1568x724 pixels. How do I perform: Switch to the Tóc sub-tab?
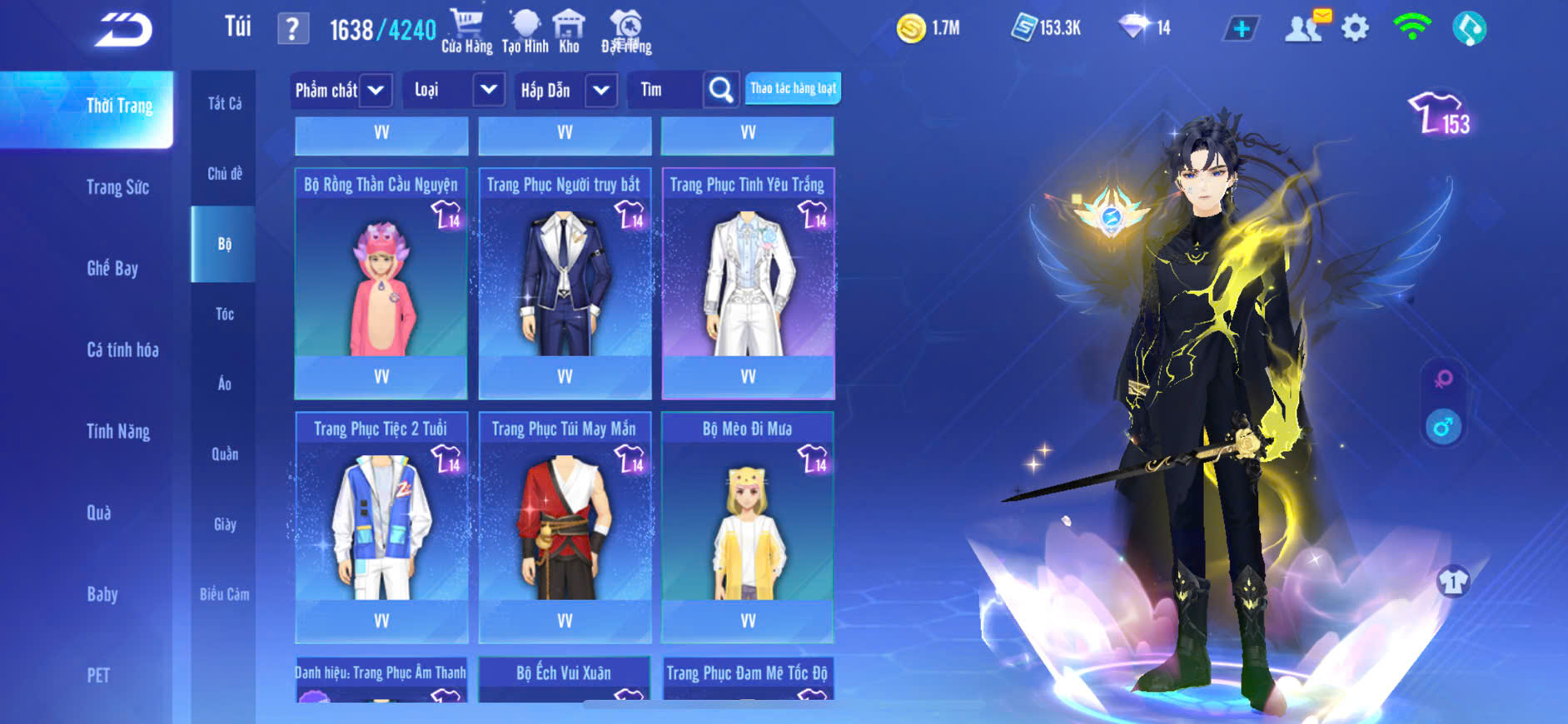[224, 314]
